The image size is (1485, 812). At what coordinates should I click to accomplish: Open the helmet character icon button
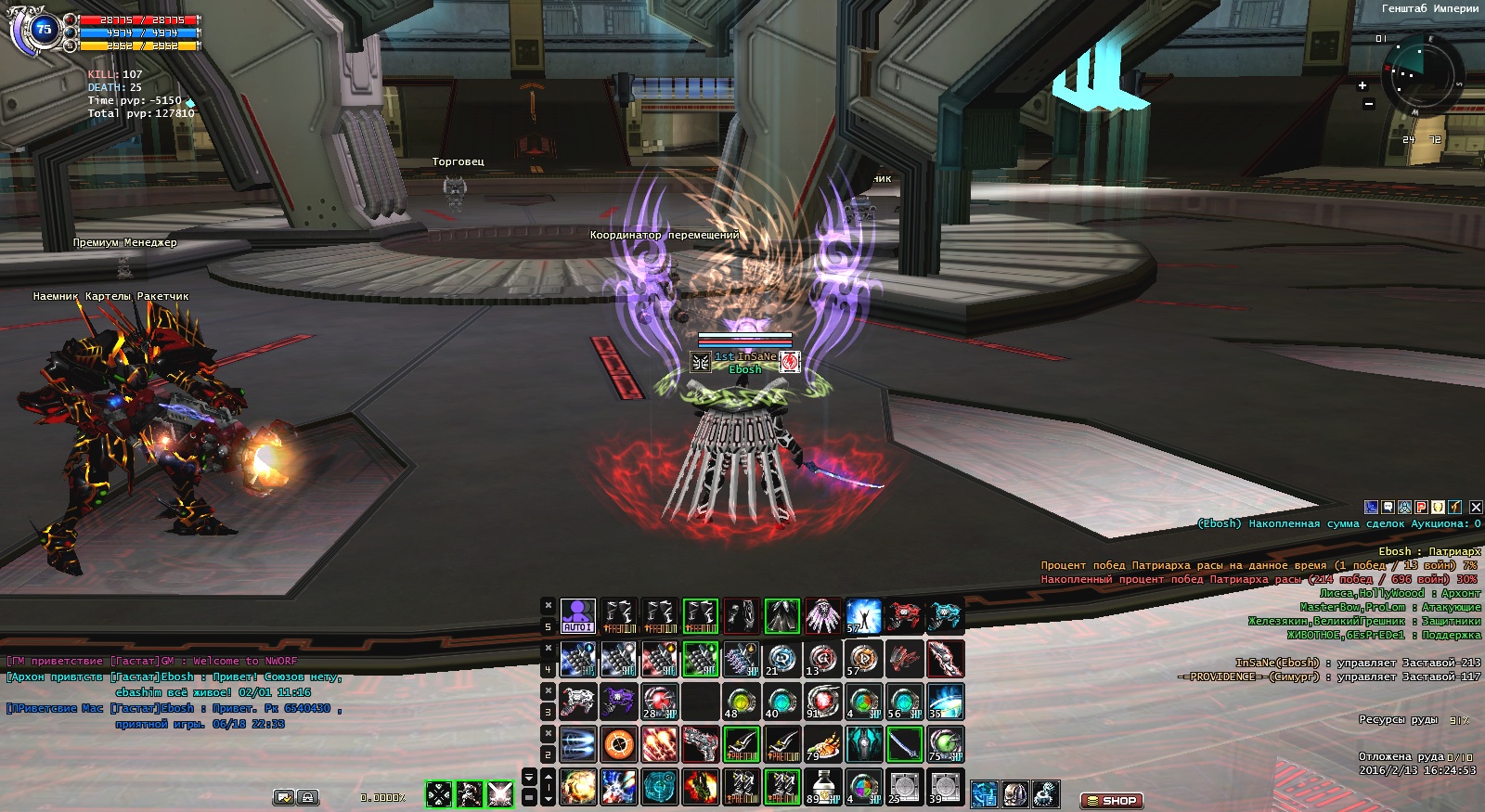click(x=1015, y=794)
